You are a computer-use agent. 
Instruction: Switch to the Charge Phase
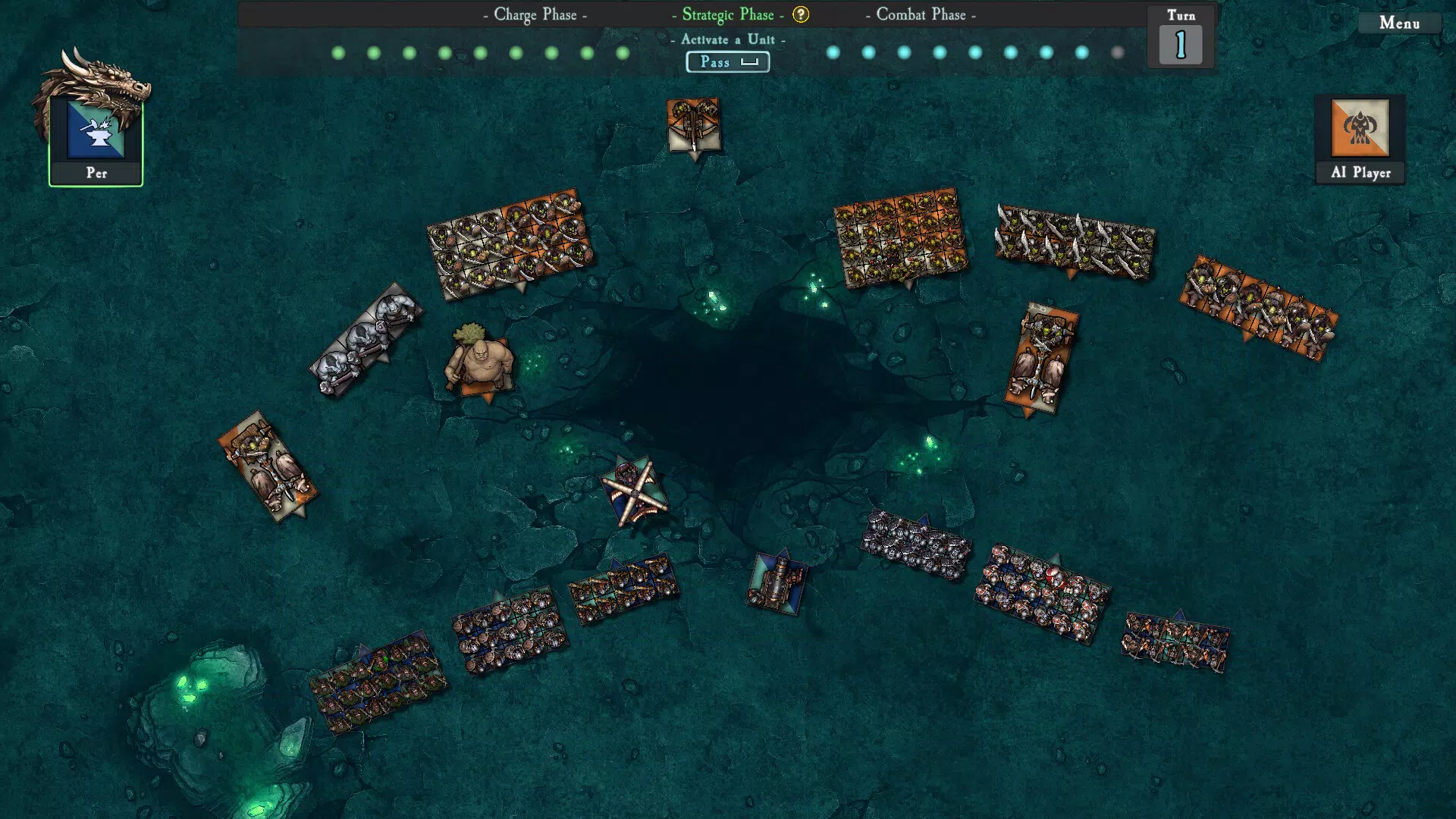tap(535, 14)
